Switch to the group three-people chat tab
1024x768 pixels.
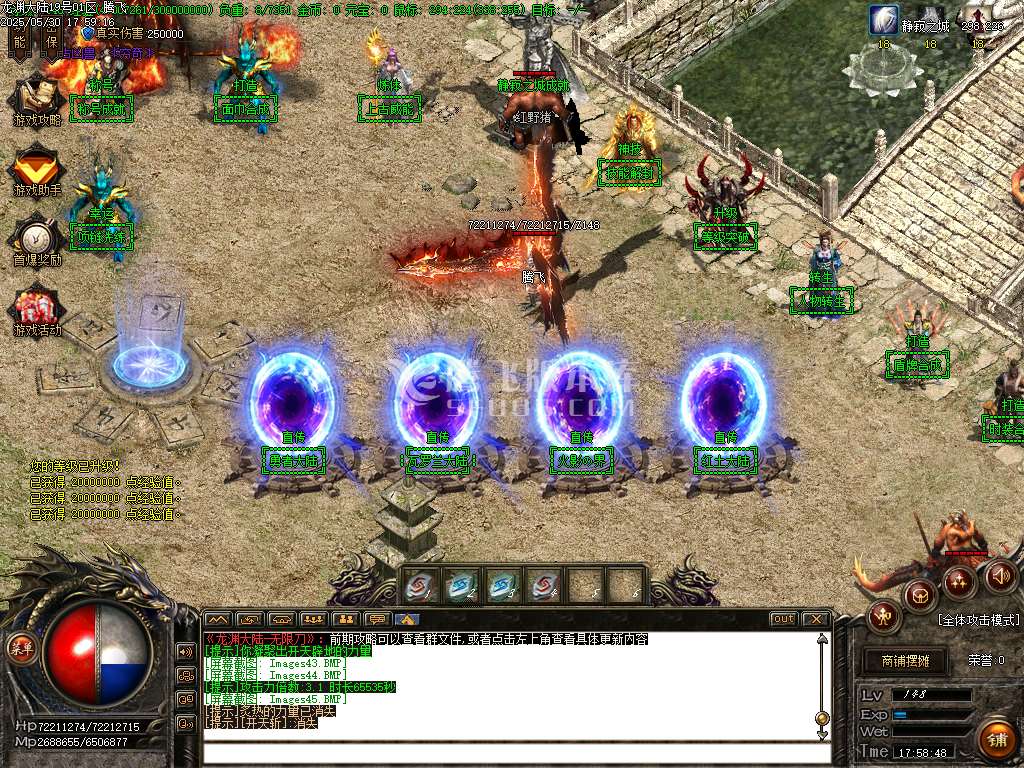click(x=314, y=619)
